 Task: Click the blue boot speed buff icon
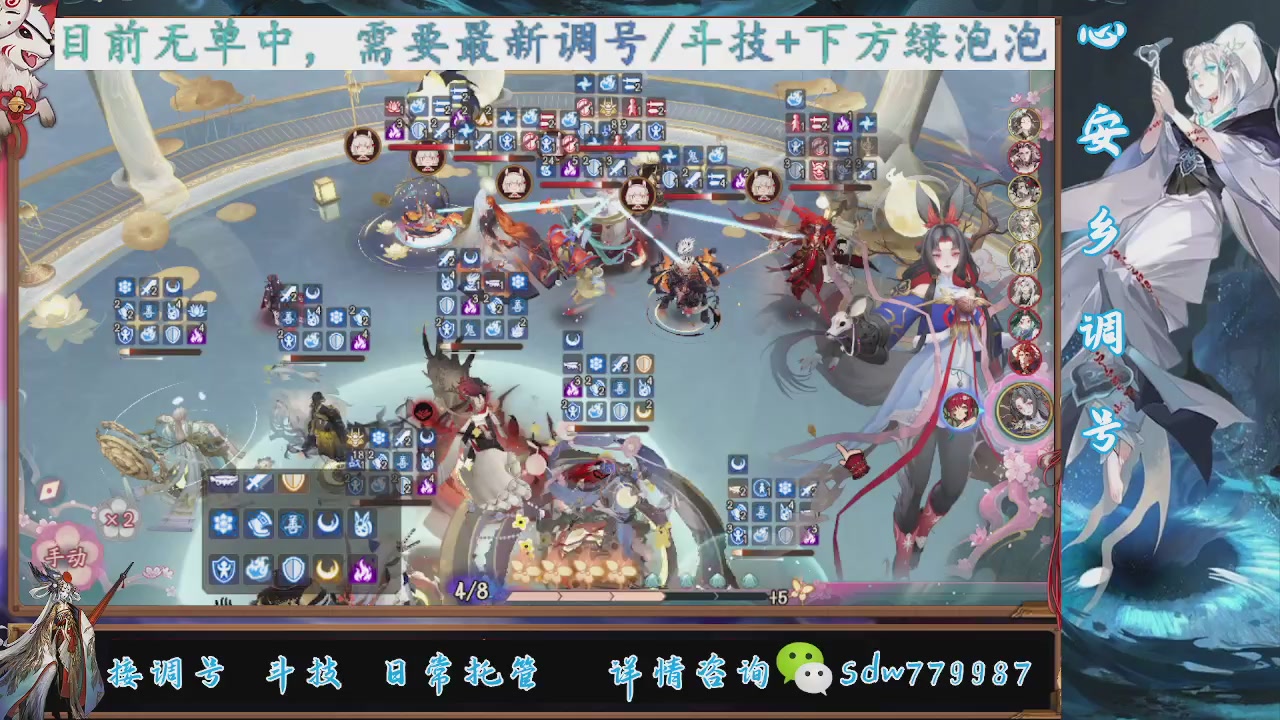260,523
